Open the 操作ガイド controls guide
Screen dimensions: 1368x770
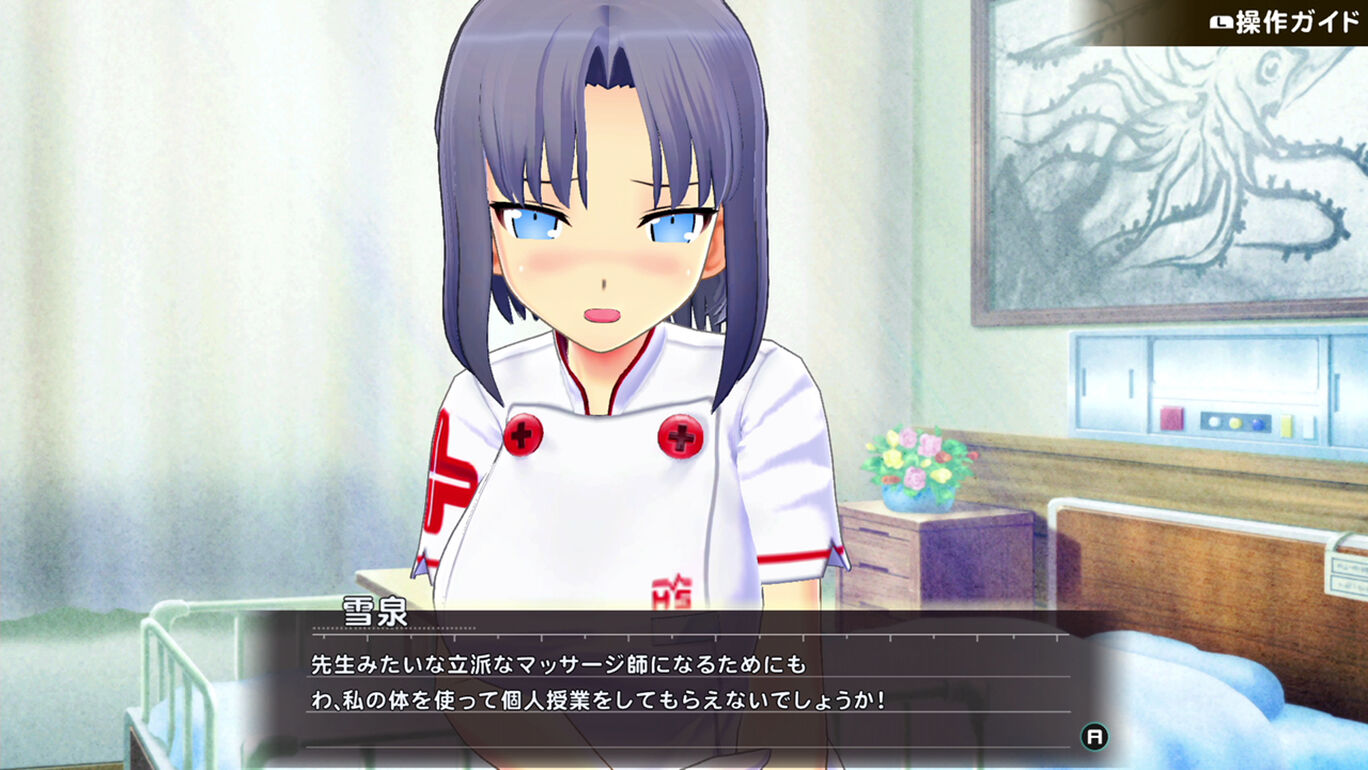click(x=1284, y=22)
